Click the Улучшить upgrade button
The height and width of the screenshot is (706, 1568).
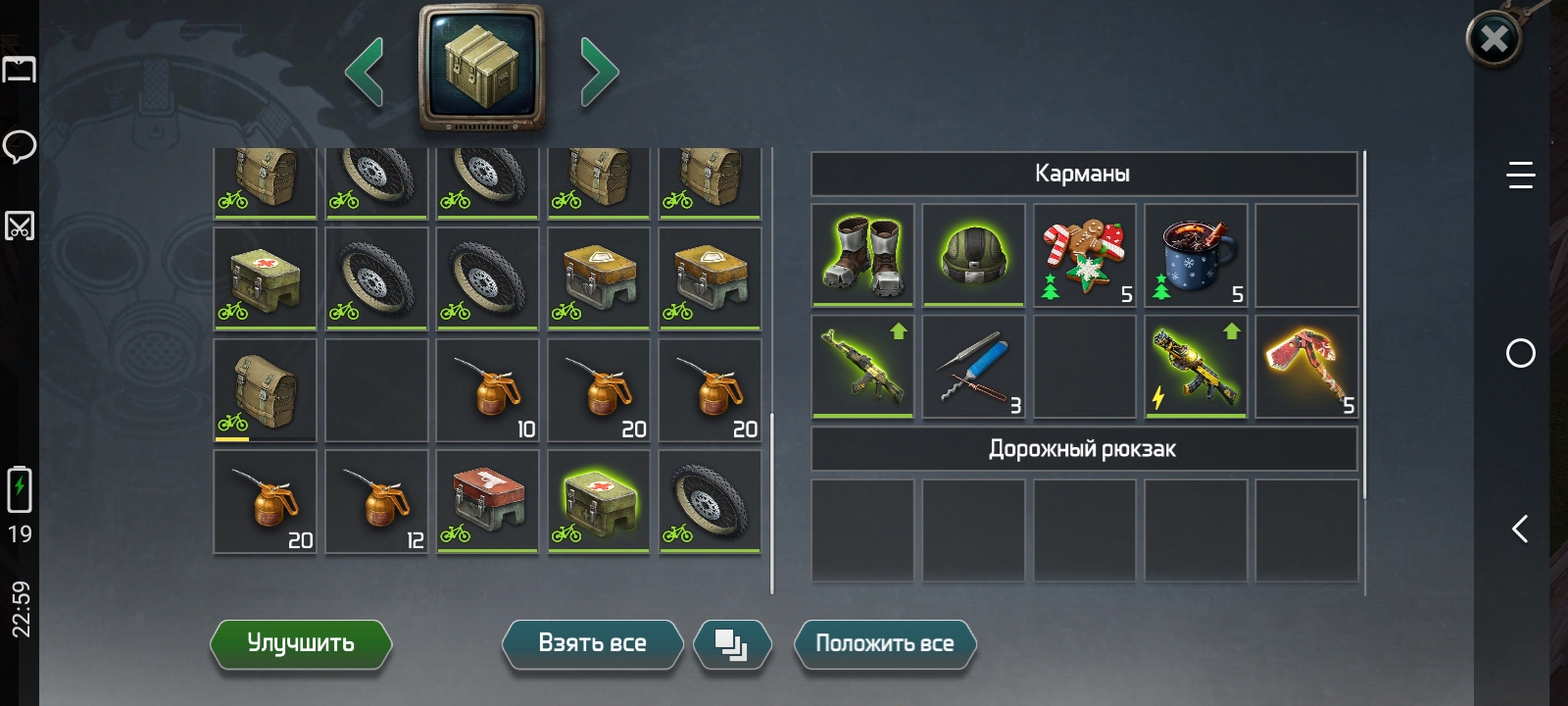(301, 644)
